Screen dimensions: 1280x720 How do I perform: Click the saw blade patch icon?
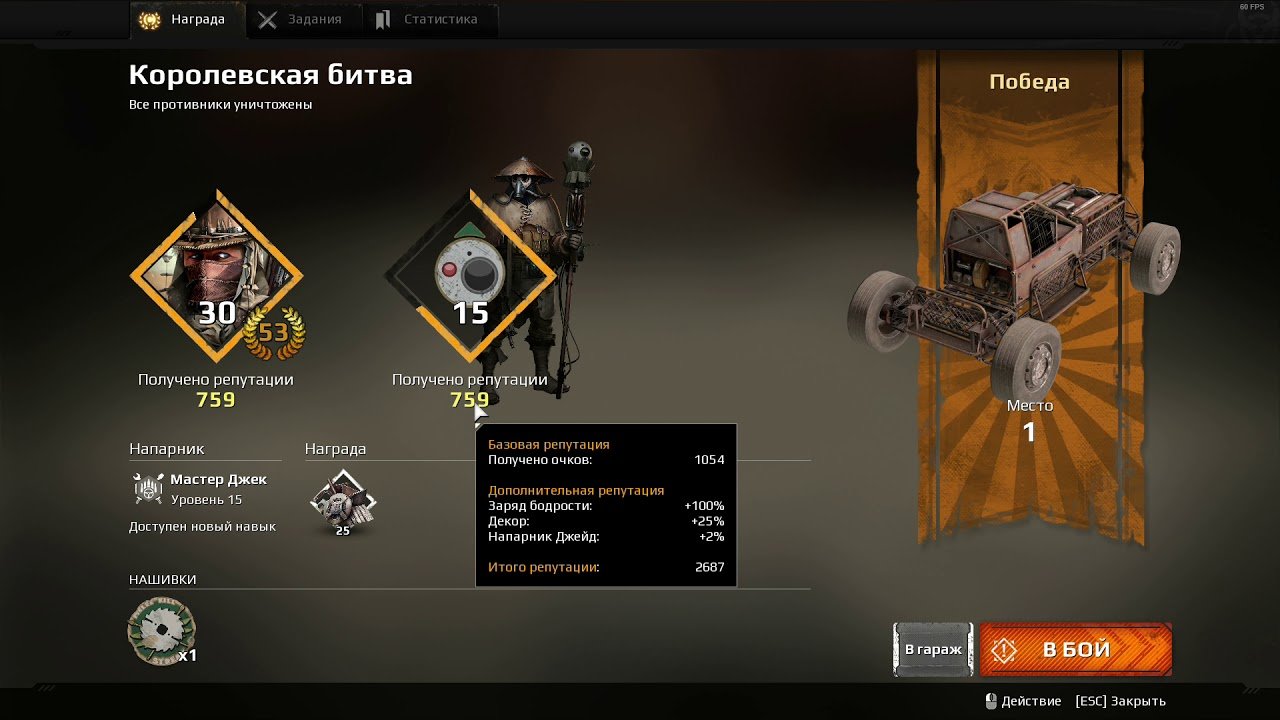pos(161,631)
